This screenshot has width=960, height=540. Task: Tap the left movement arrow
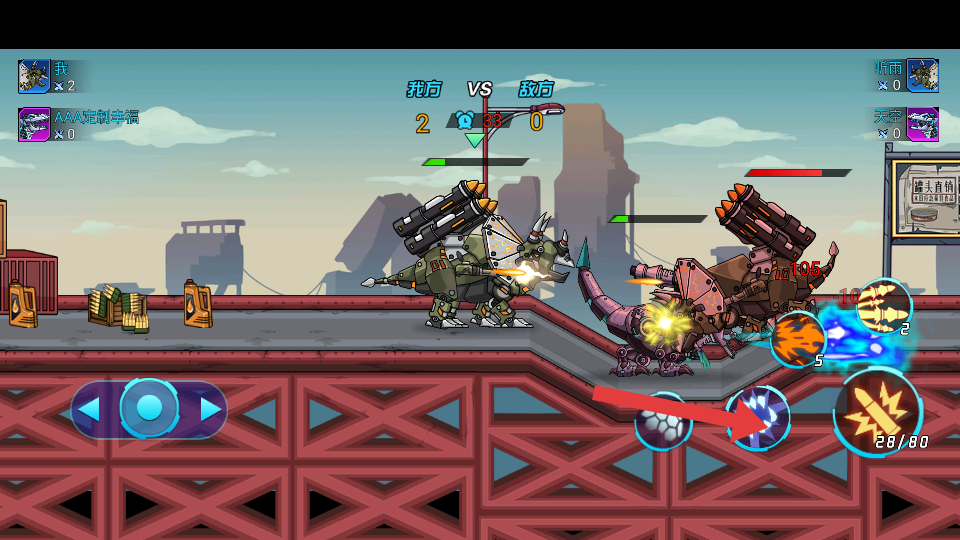pyautogui.click(x=90, y=409)
